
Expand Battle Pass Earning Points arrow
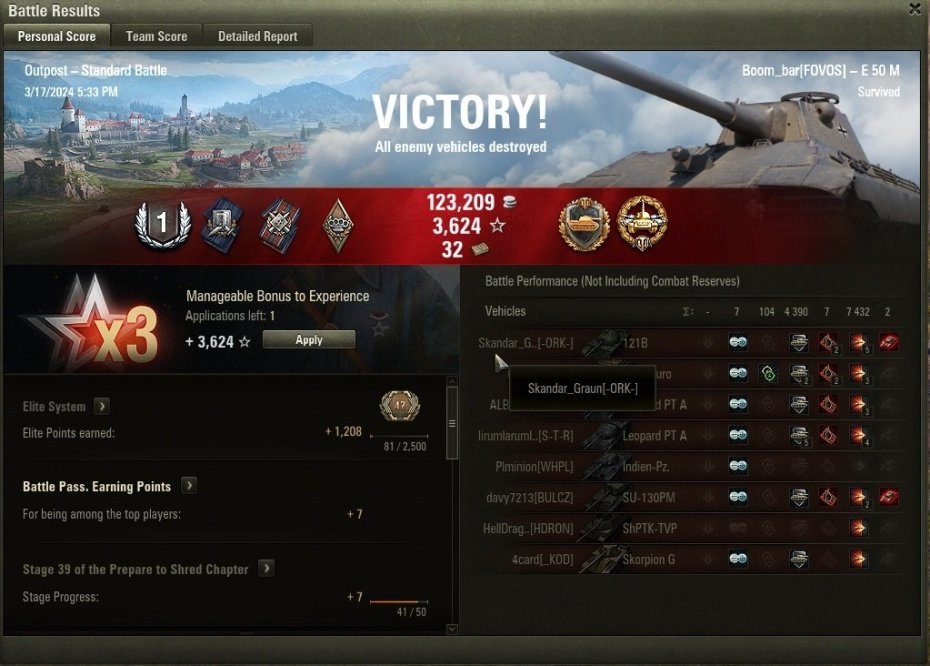(x=188, y=486)
